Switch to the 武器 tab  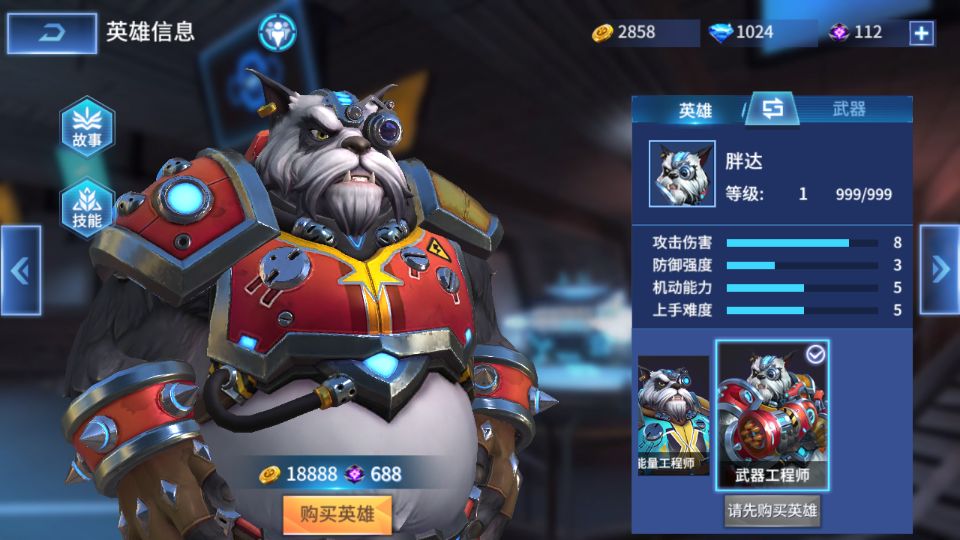click(x=849, y=110)
